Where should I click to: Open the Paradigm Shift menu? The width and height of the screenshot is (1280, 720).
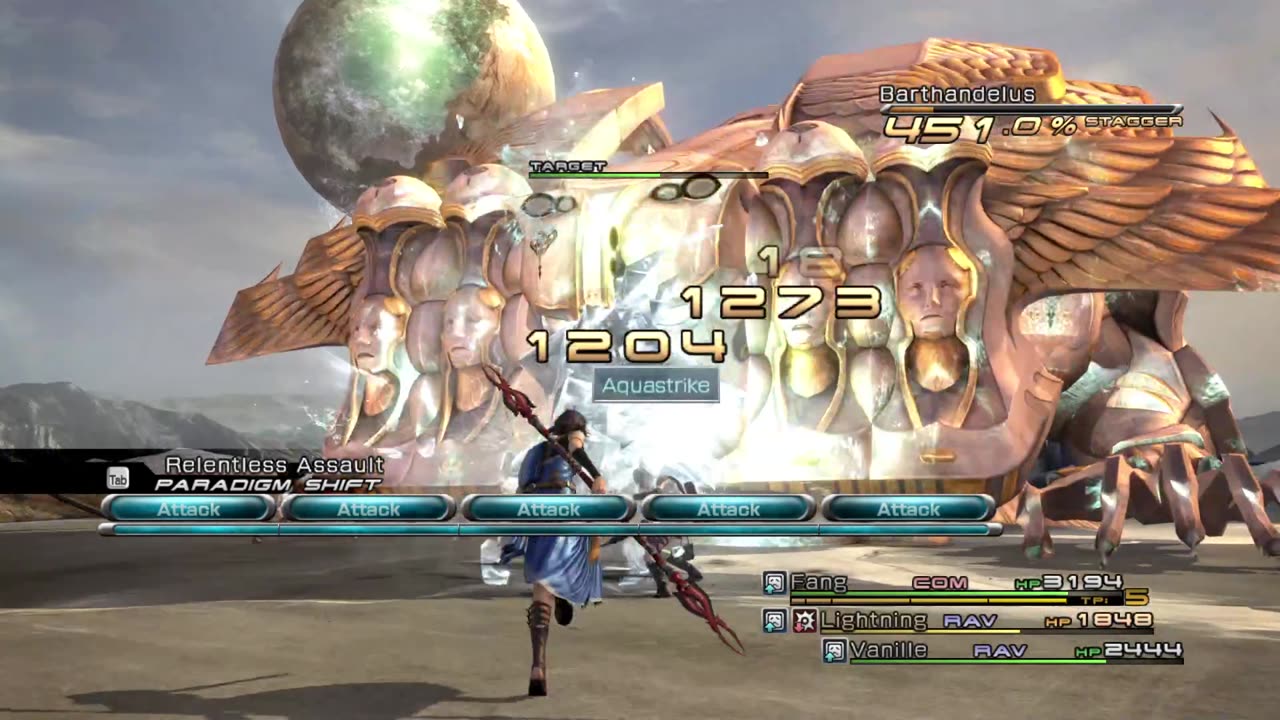267,484
